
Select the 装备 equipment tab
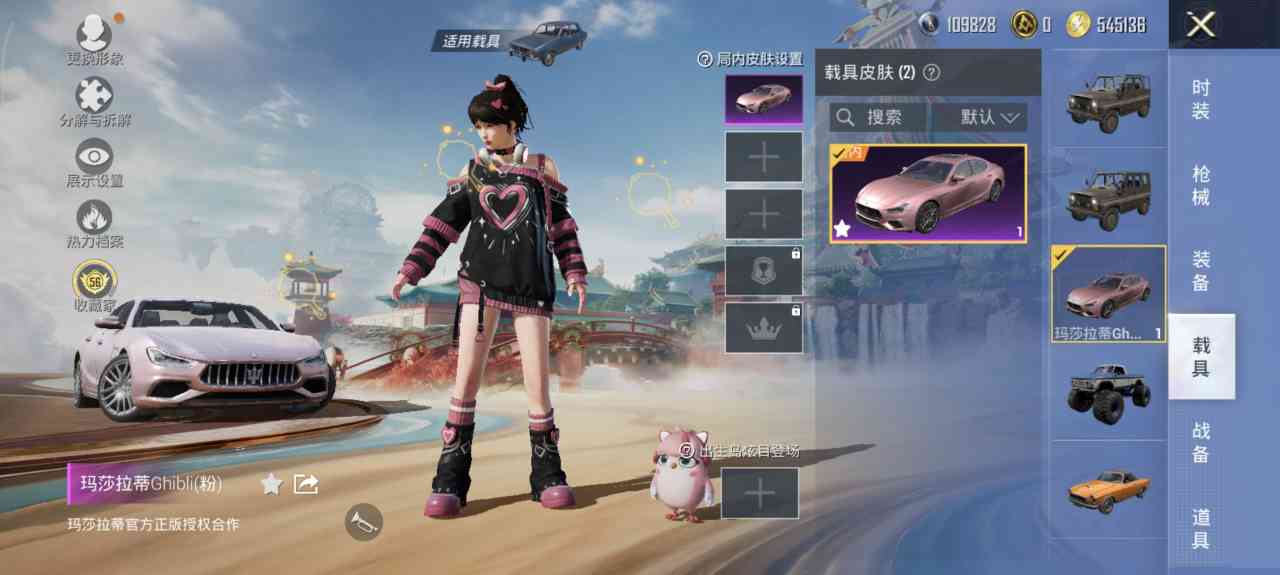click(x=1201, y=271)
